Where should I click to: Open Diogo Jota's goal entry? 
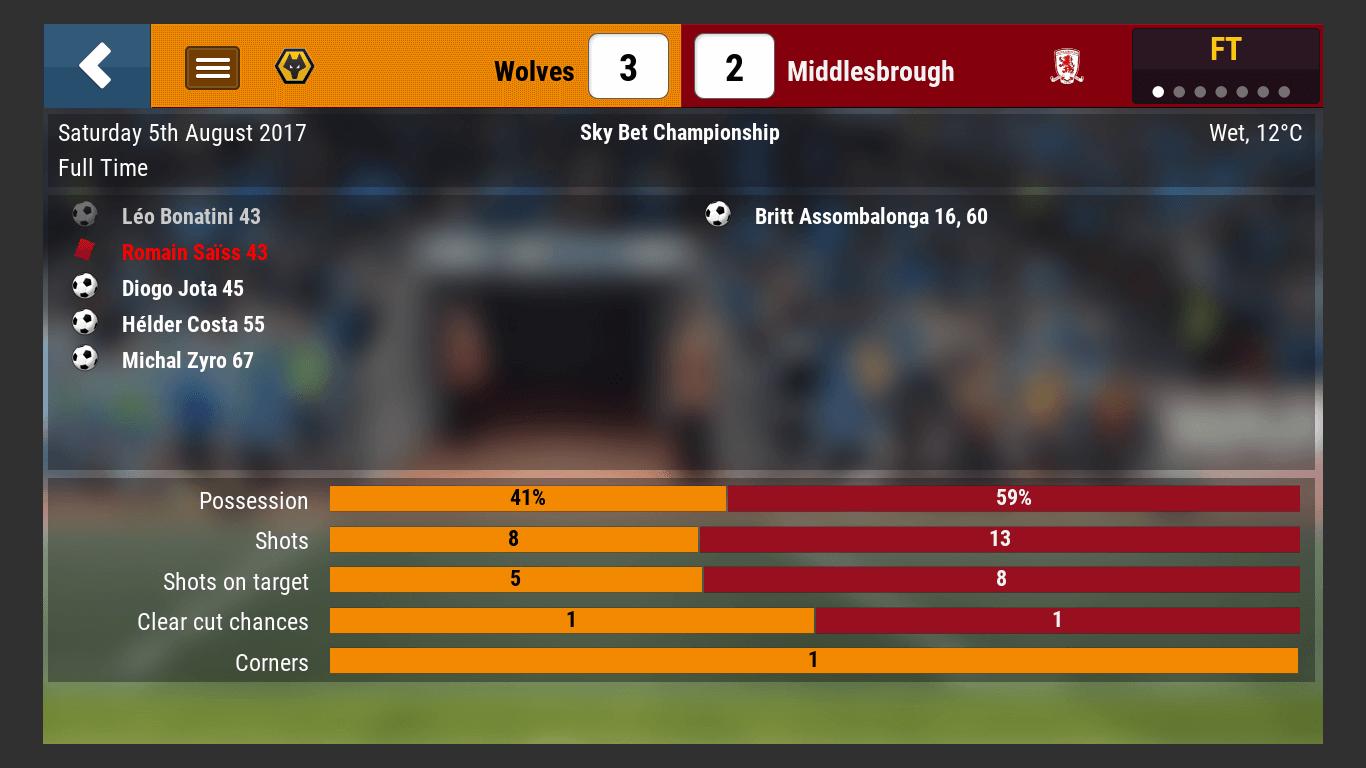click(x=183, y=289)
